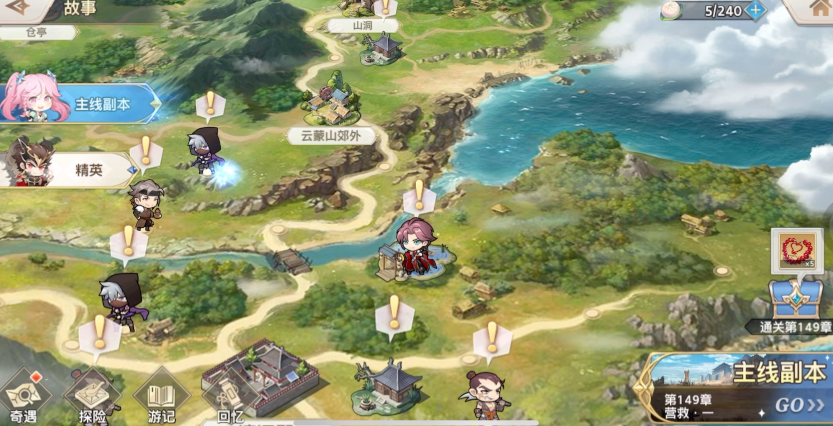833x426 pixels.
Task: Open the 游记 travel journal book
Action: pyautogui.click(x=161, y=396)
